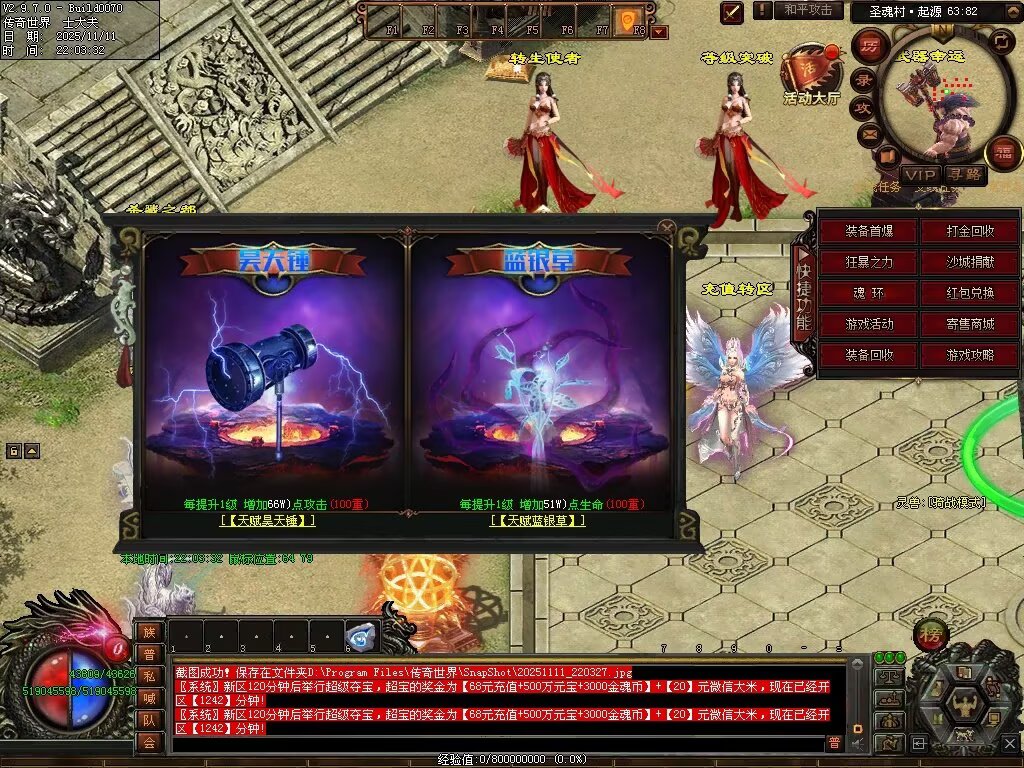Open 打金回收 from the shortcut panel
The image size is (1024, 768).
click(x=970, y=232)
